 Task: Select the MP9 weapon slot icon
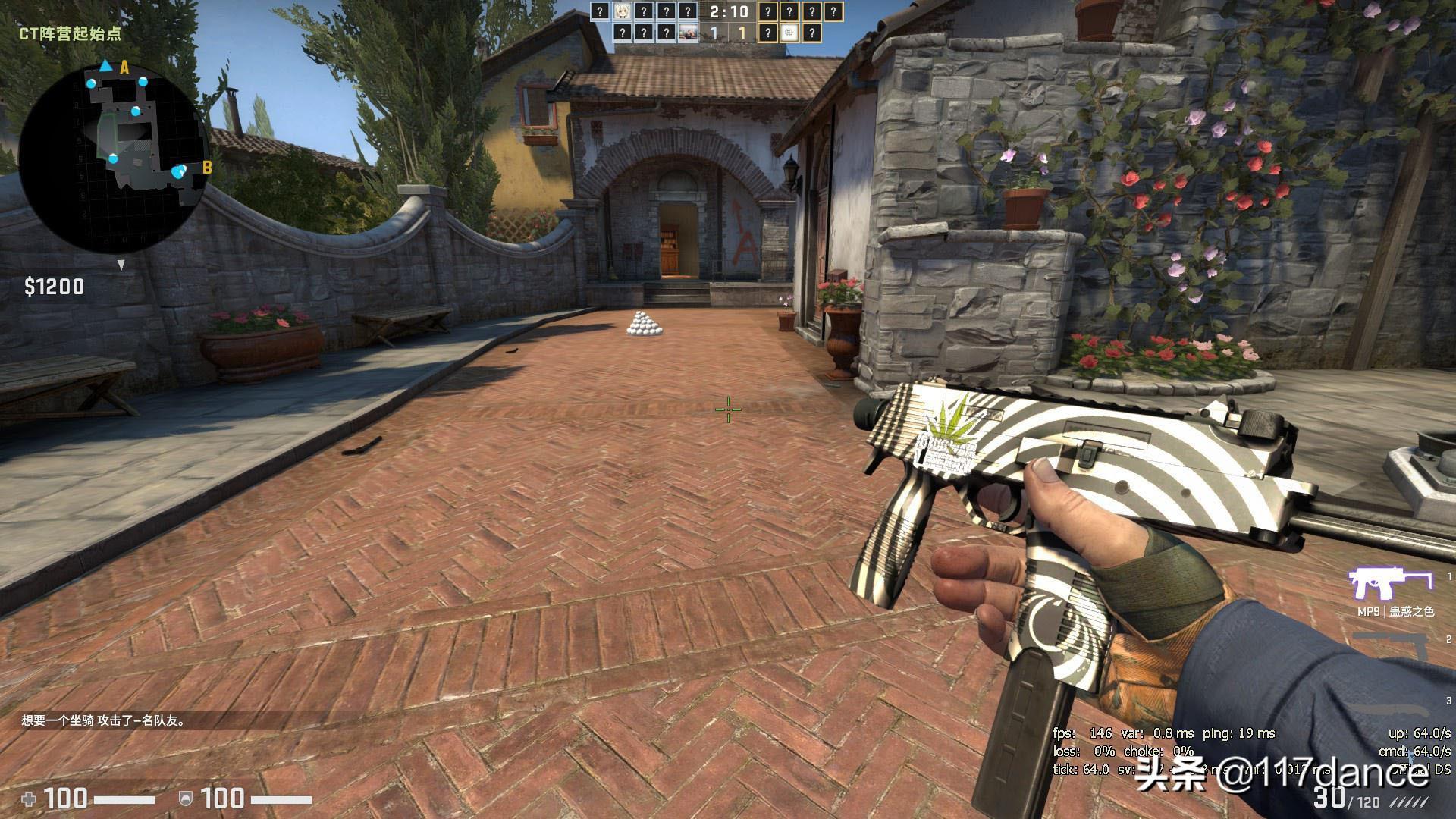(1389, 585)
